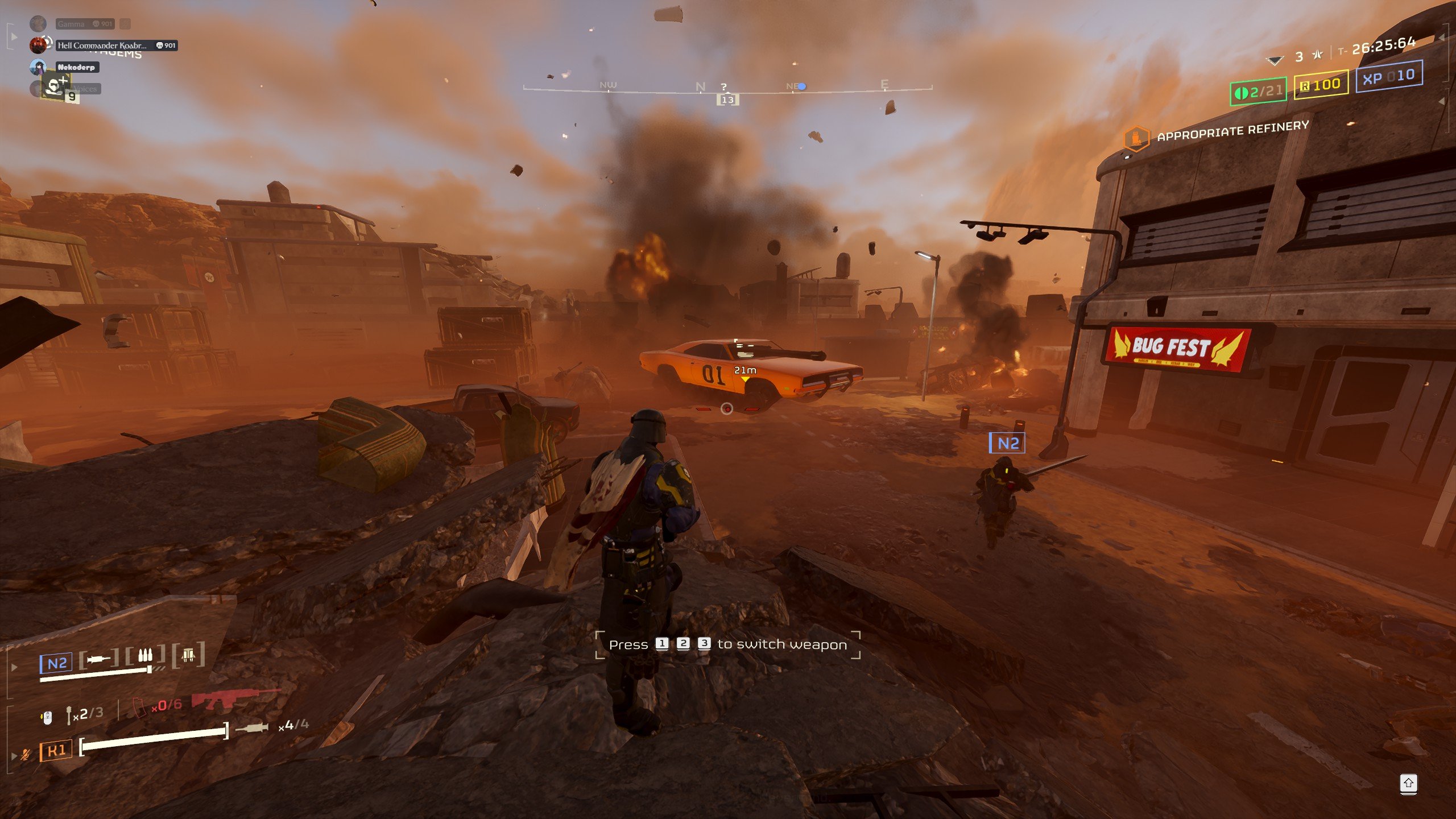Click teammate N2's backpack bracket icon

coord(188,656)
